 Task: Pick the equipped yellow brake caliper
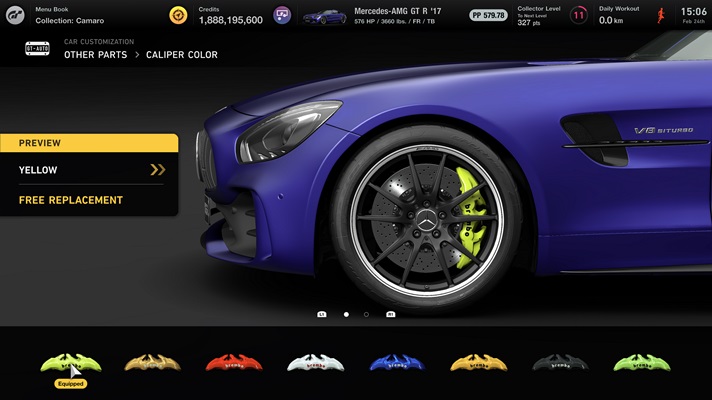tap(70, 363)
